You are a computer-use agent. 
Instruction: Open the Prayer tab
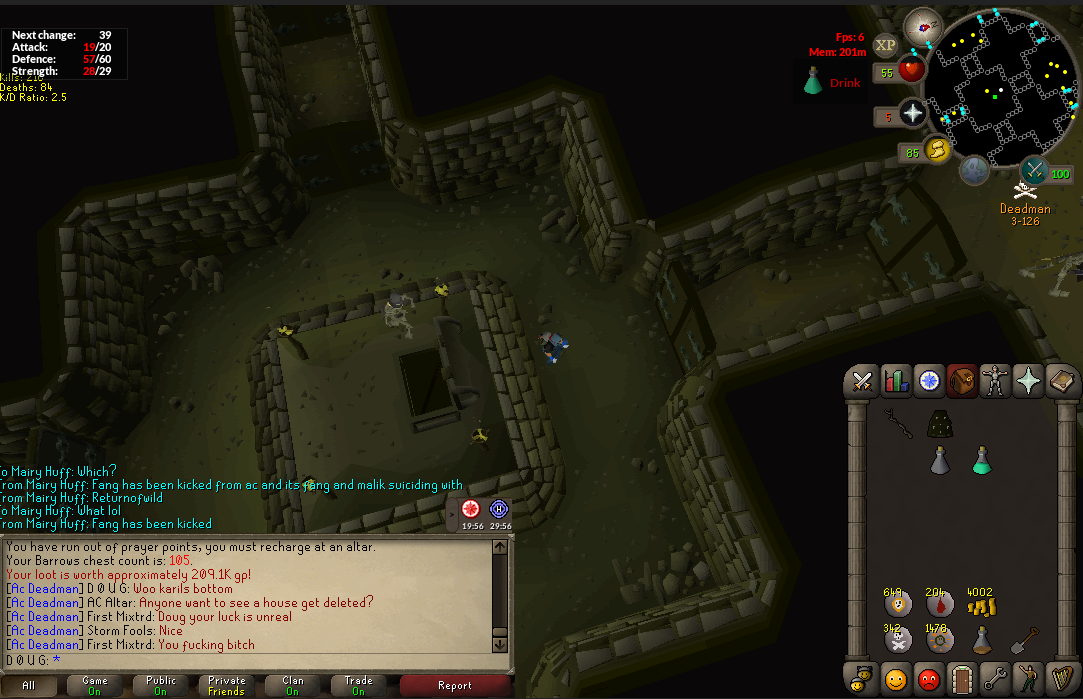(1027, 381)
